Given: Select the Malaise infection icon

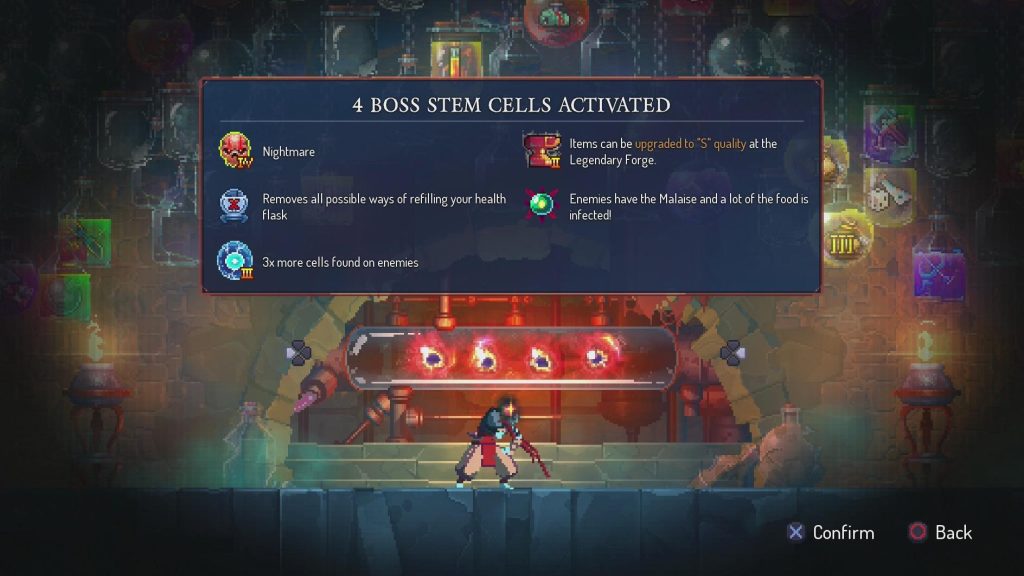Looking at the screenshot, I should point(543,204).
